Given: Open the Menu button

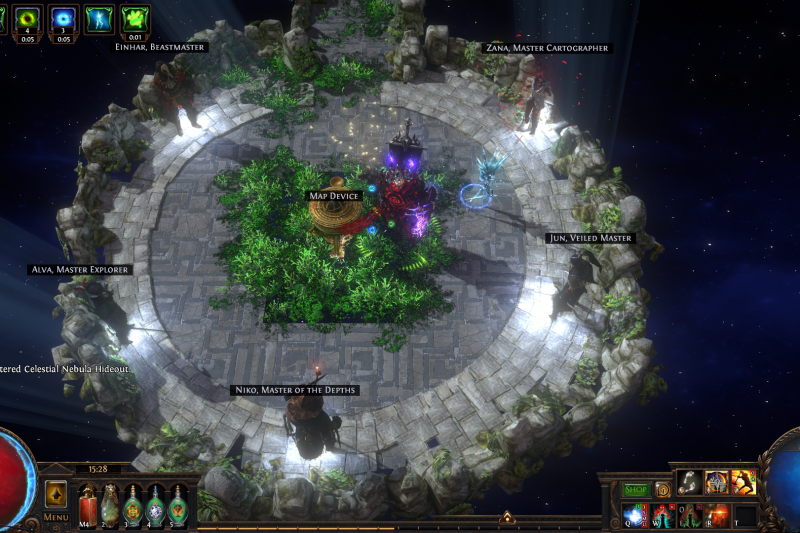Looking at the screenshot, I should pos(56,518).
